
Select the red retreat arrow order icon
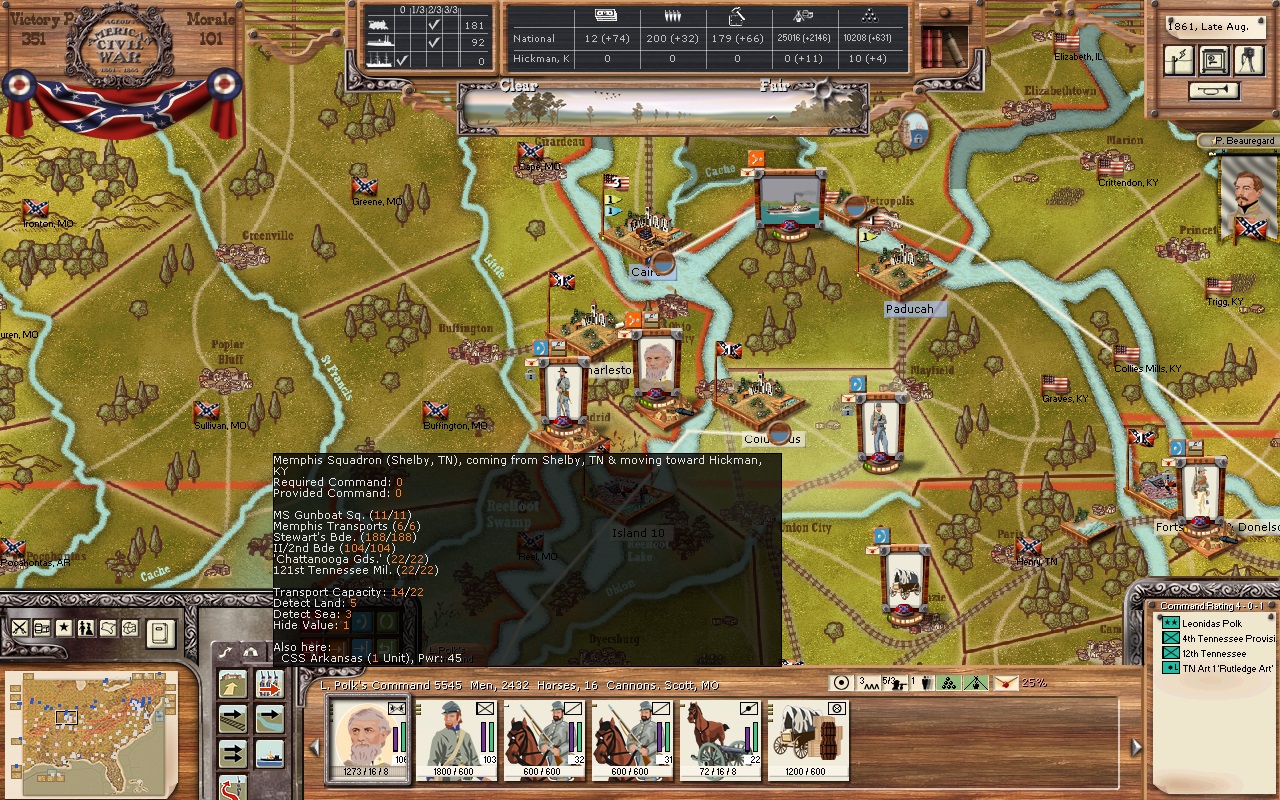[232, 788]
